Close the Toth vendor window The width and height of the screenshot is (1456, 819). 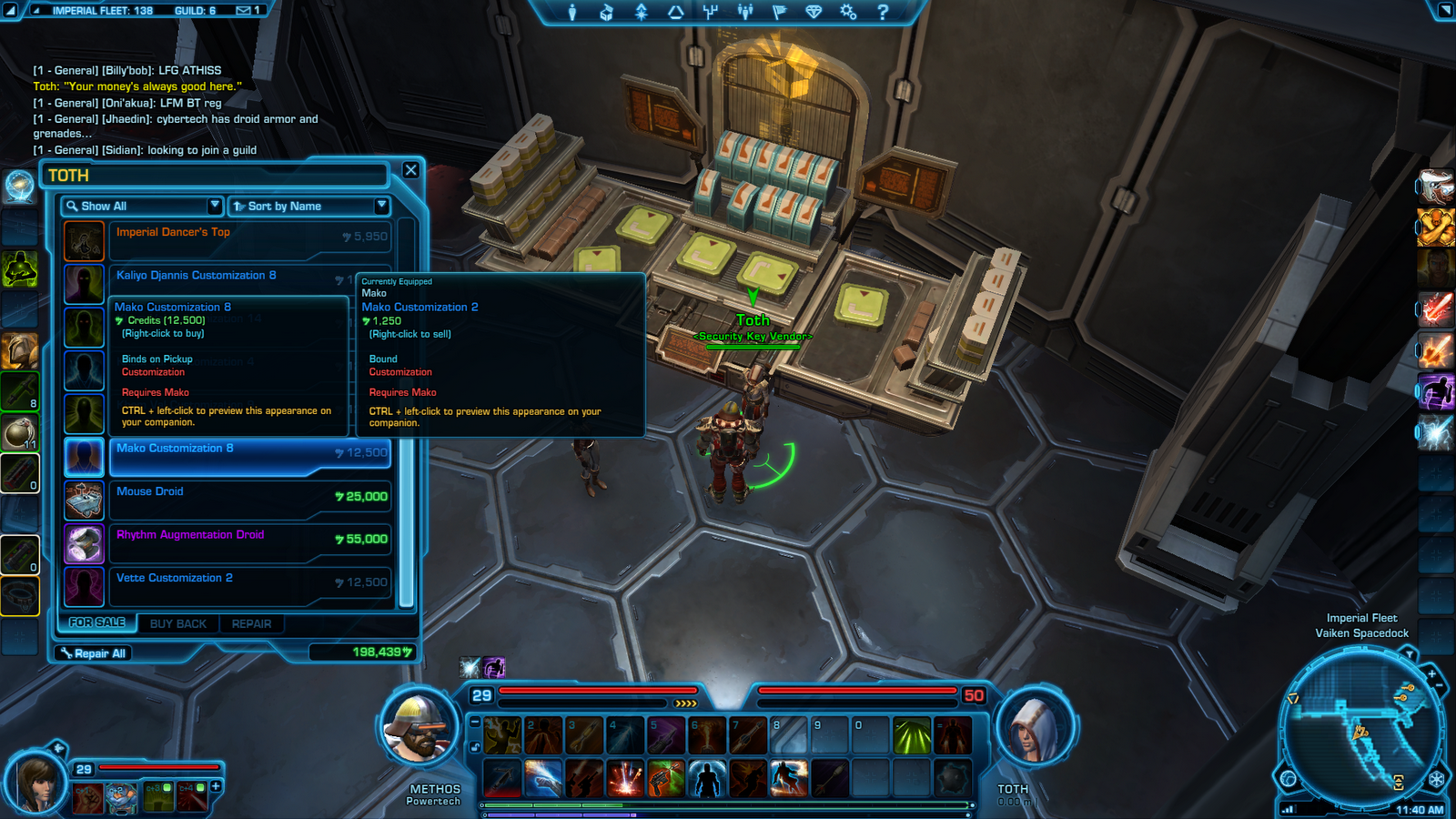click(x=410, y=170)
